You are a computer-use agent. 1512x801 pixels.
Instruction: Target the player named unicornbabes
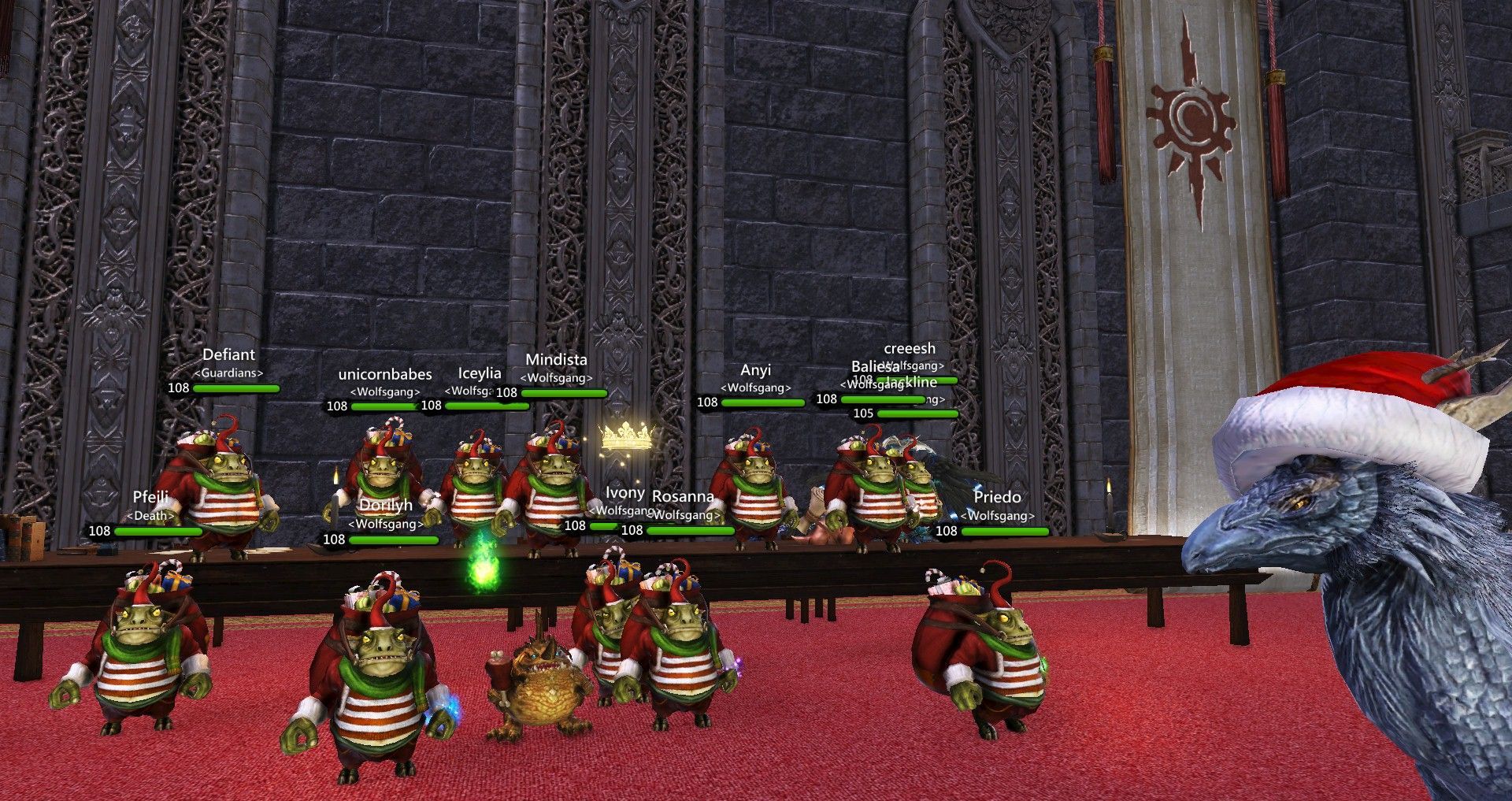pos(385,375)
